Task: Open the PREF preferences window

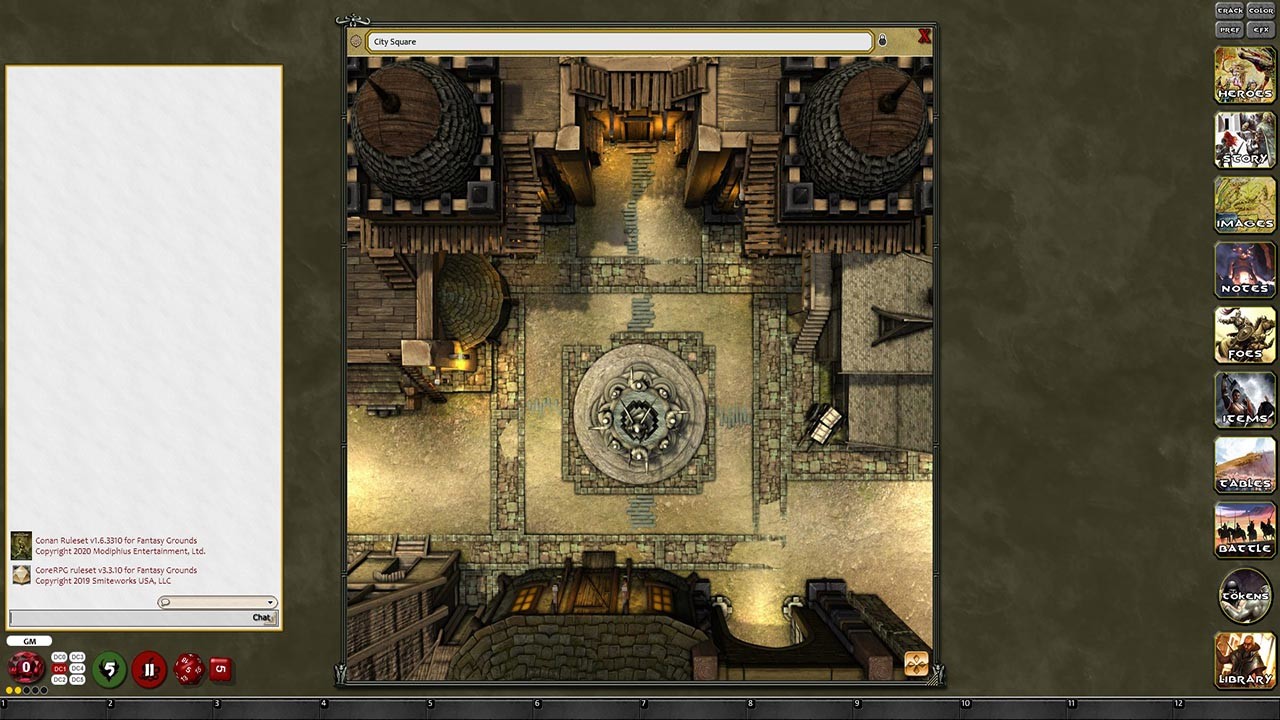Action: coord(1230,29)
